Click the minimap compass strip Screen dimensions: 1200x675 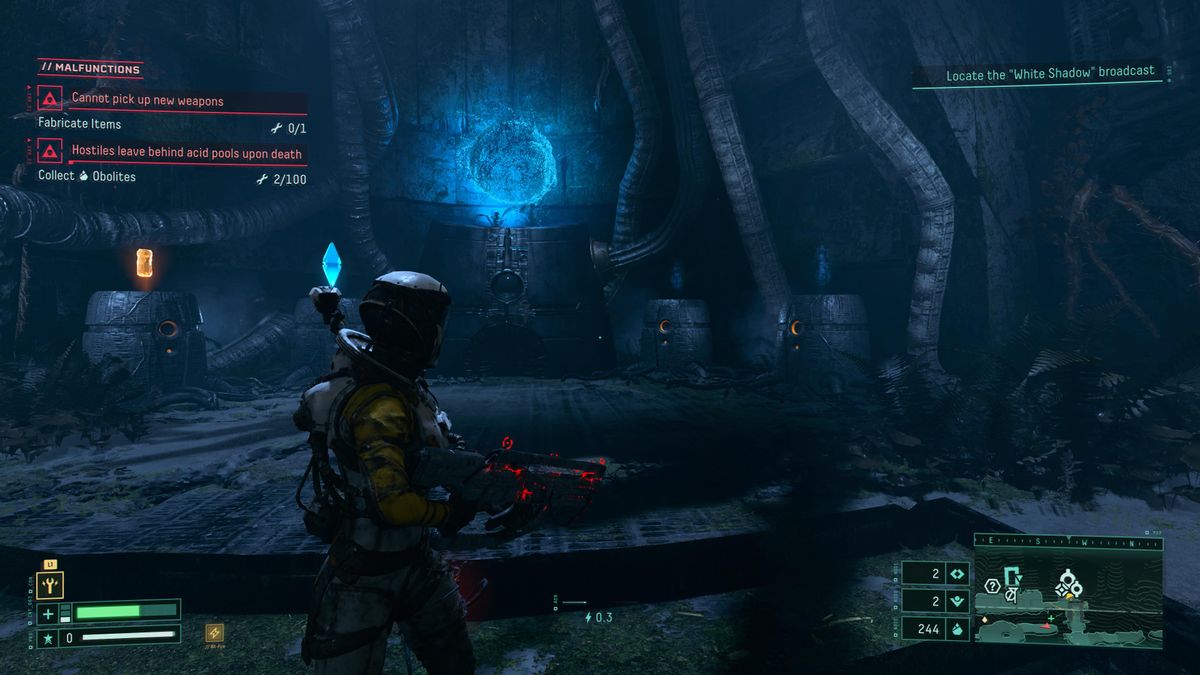pyautogui.click(x=1068, y=543)
